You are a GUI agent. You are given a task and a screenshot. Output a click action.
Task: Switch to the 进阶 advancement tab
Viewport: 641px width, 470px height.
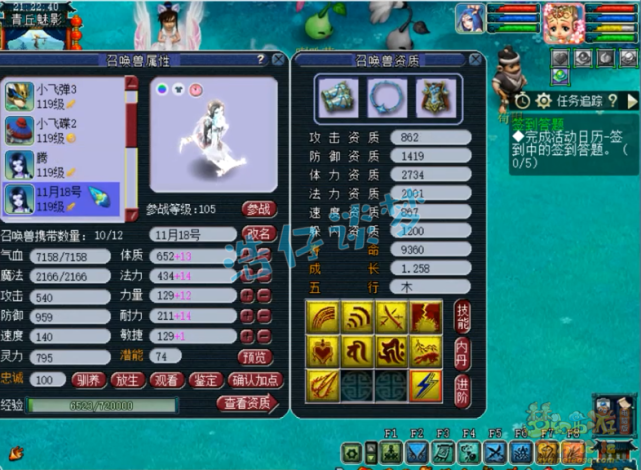[x=462, y=385]
